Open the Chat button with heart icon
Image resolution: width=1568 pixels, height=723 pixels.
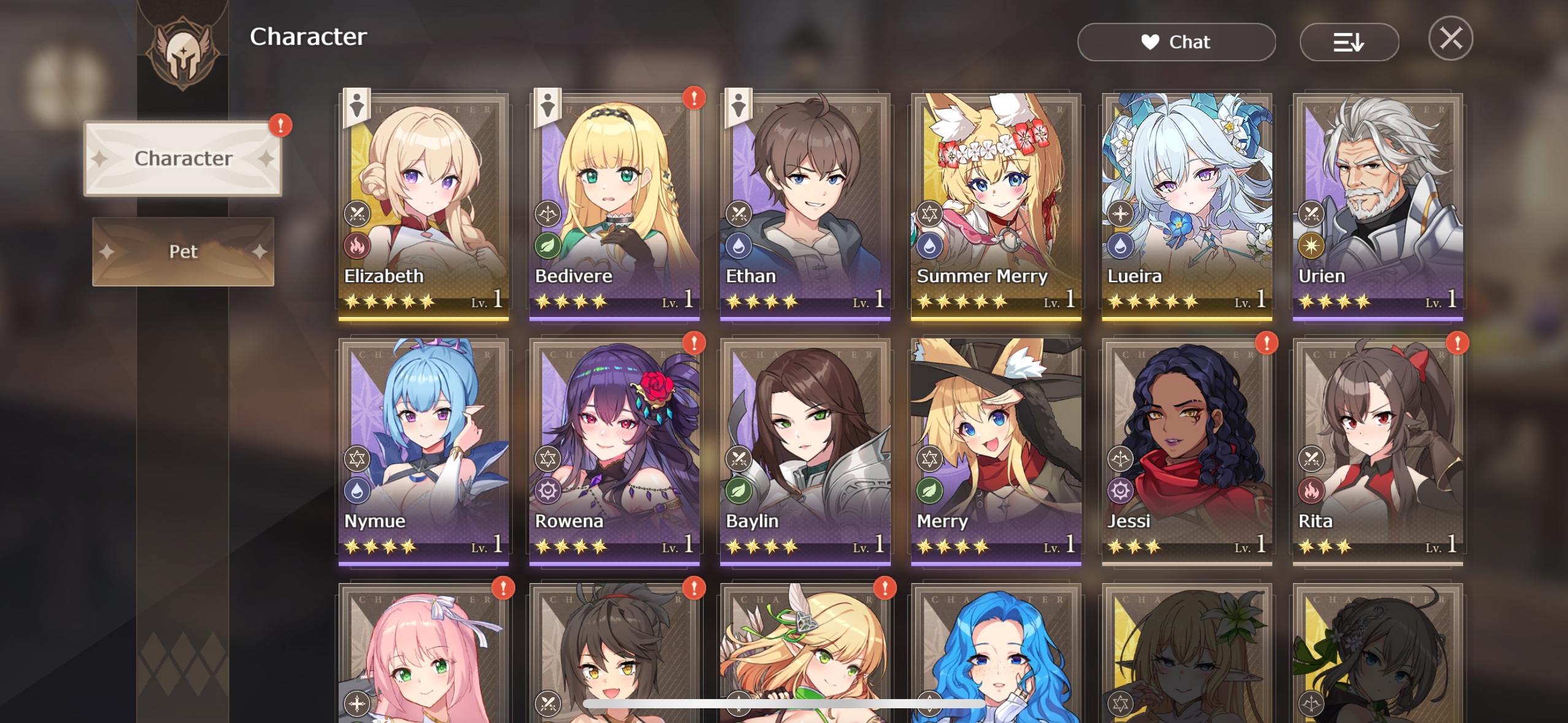[1176, 42]
